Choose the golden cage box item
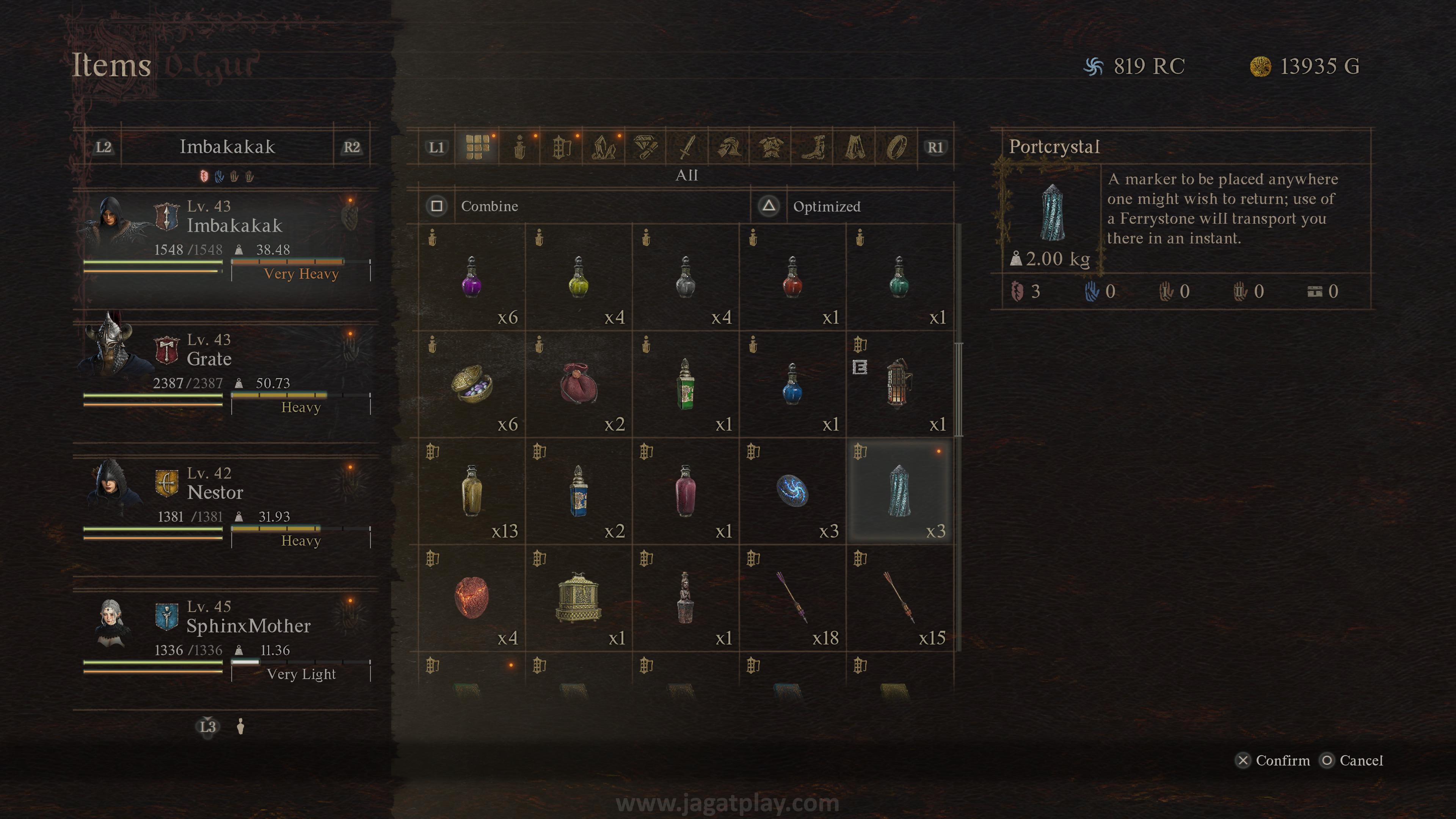The image size is (1456, 819). (578, 598)
